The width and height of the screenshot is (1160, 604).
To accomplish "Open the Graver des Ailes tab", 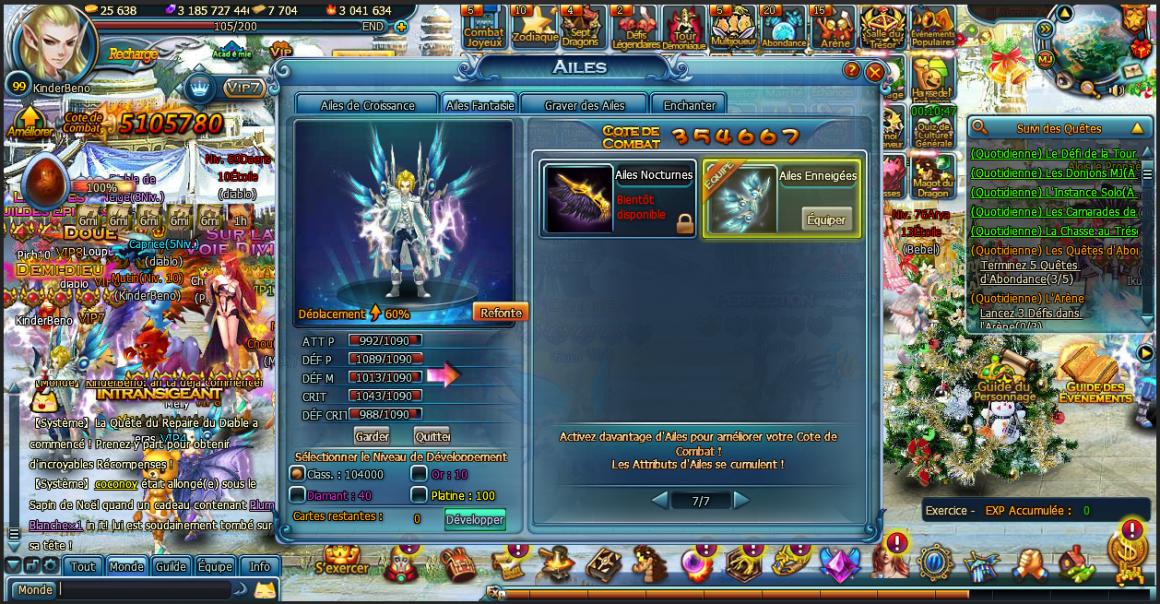I will click(584, 105).
